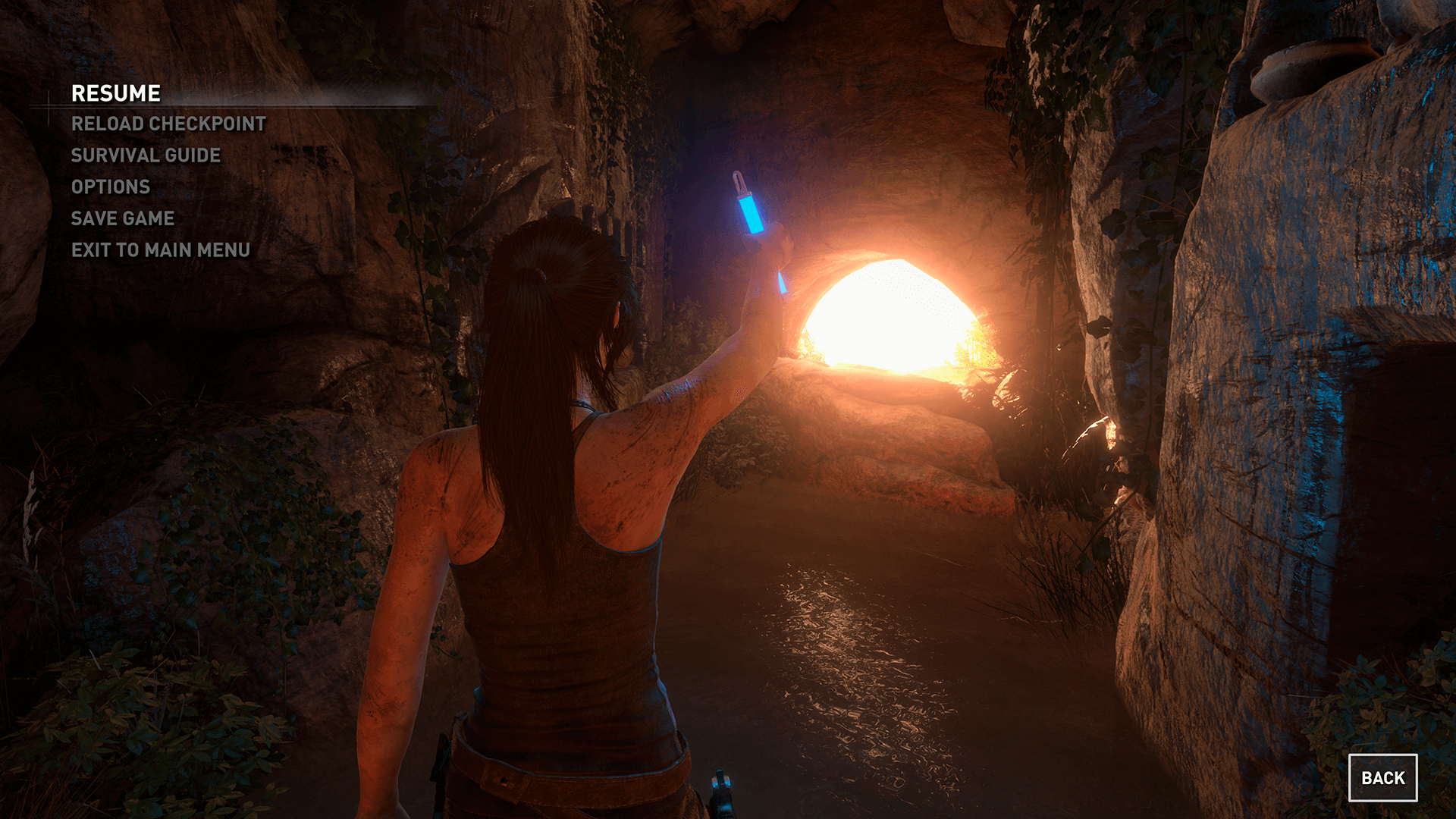Click the Back button

[1382, 777]
